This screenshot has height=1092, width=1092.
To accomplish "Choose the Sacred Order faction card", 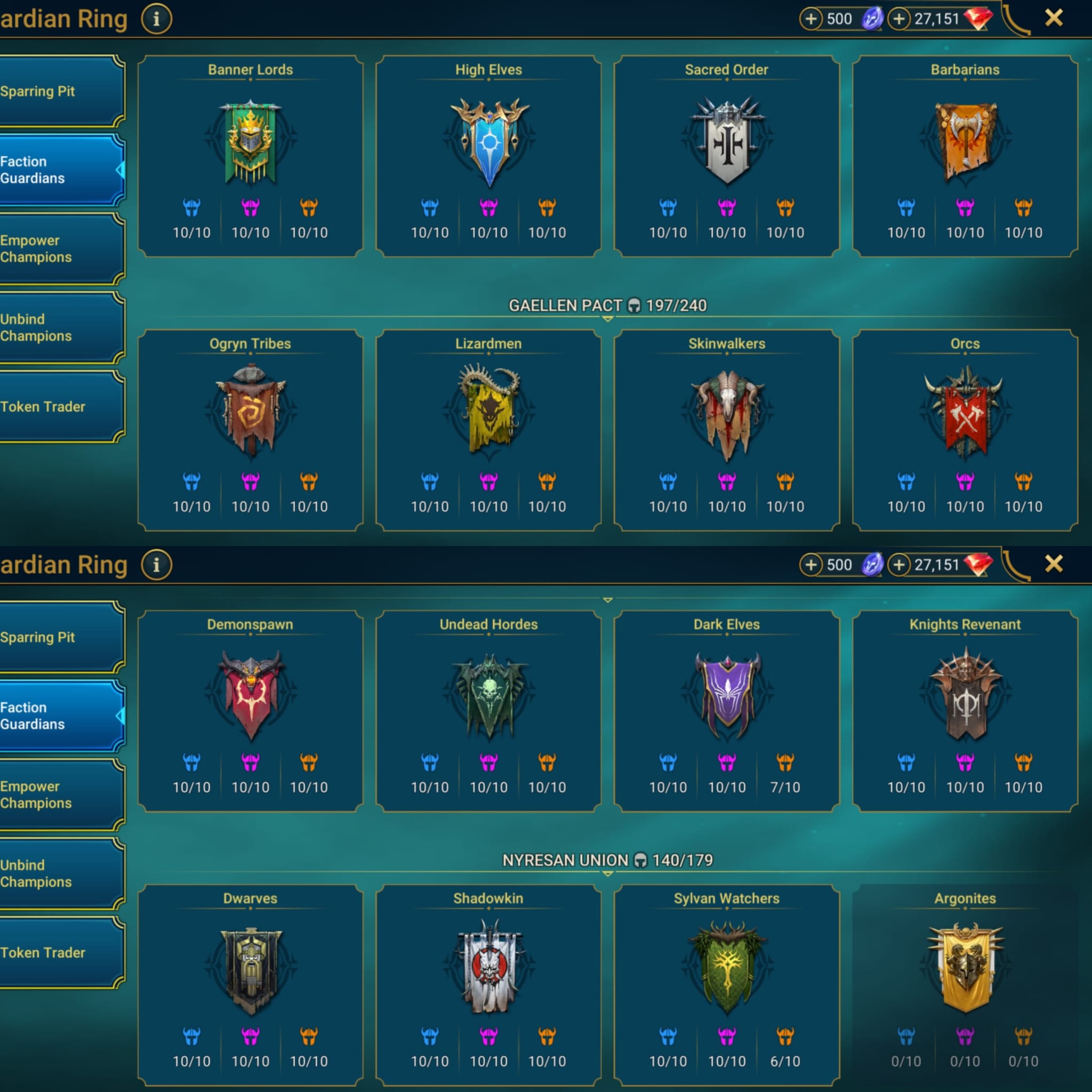I will (726, 156).
